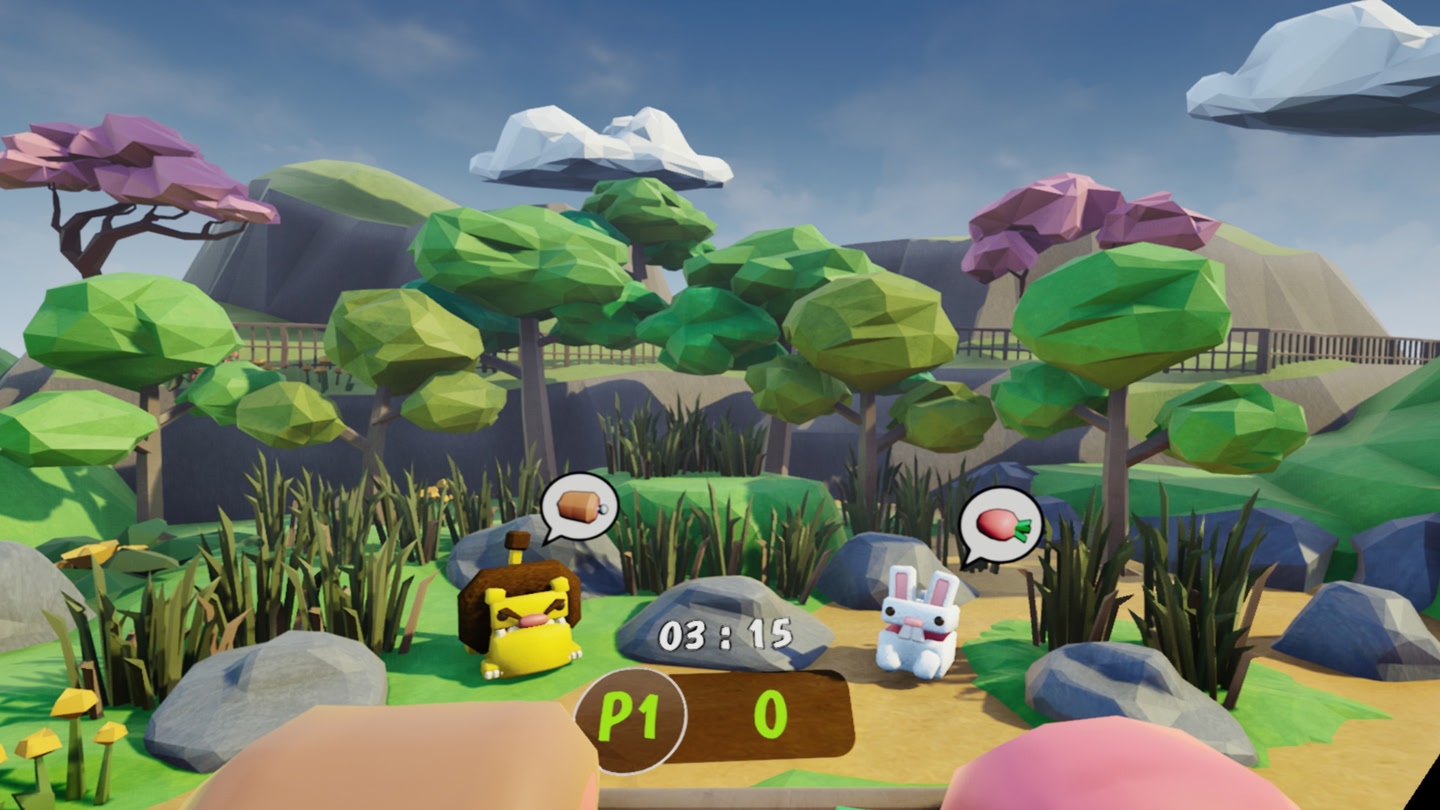The height and width of the screenshot is (810, 1440).
Task: Select the carrot speech bubble above the rabbit
Action: click(1002, 524)
